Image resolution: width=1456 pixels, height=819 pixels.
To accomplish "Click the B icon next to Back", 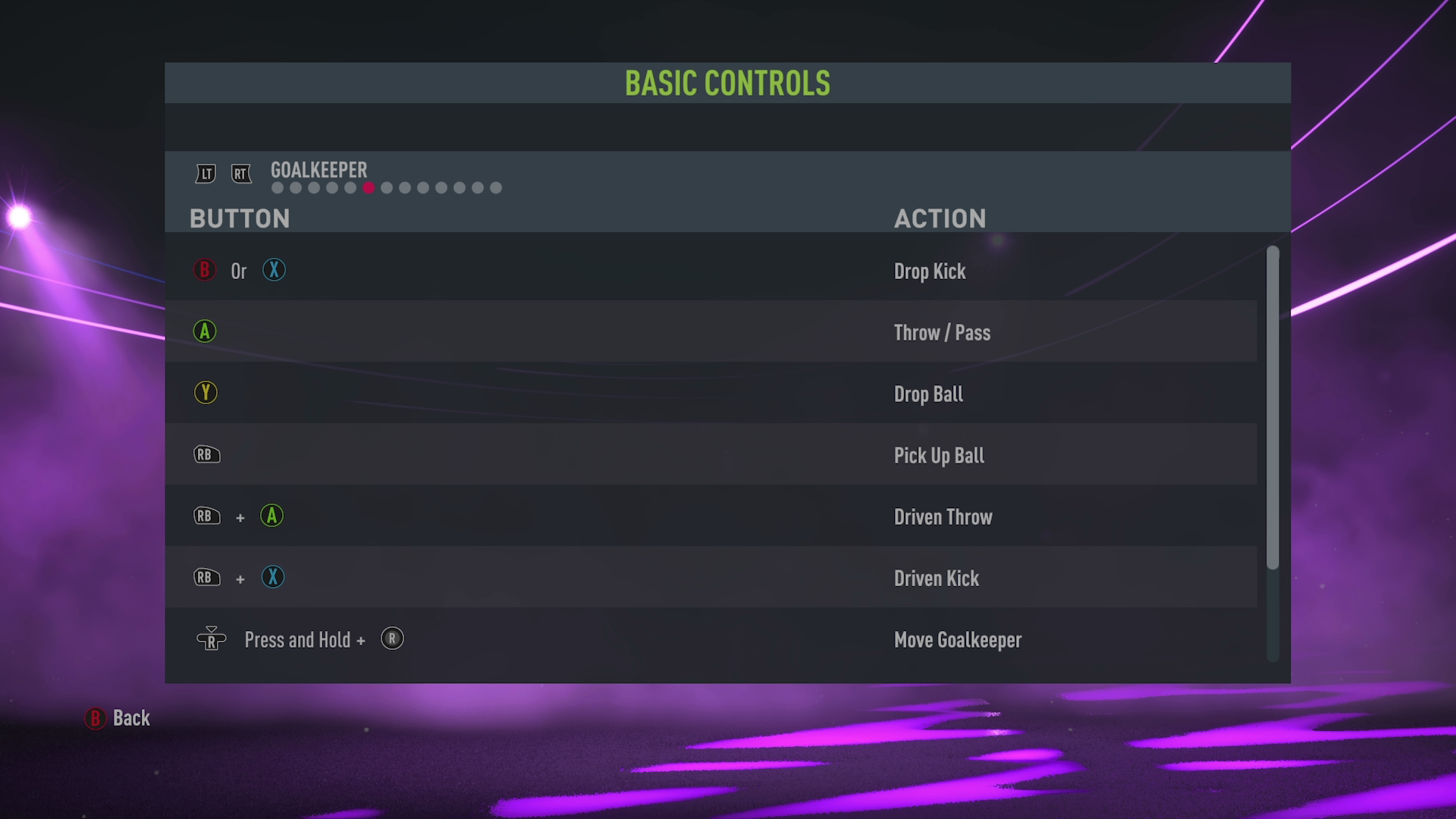I will pyautogui.click(x=96, y=719).
